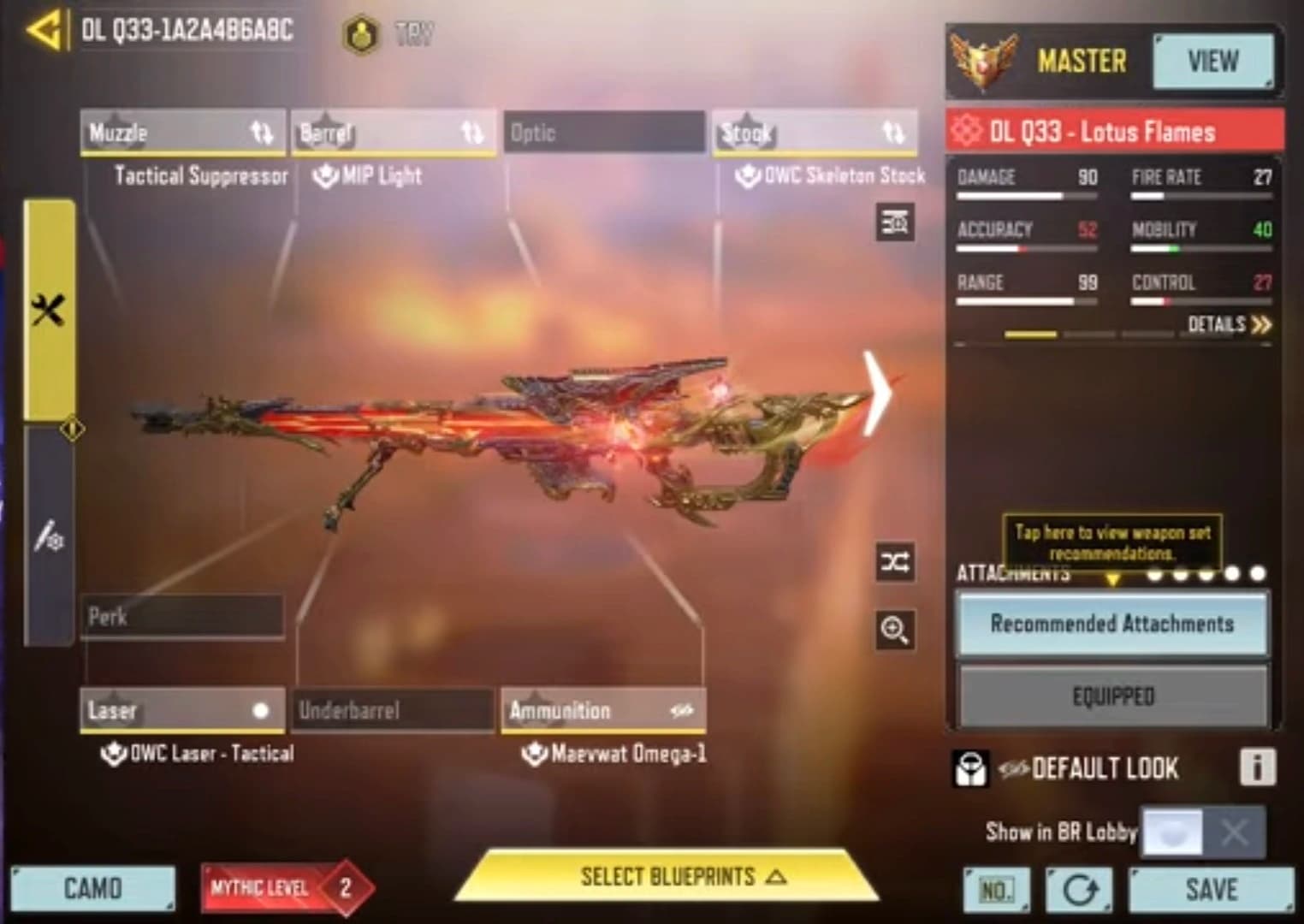Zoom in on the weapon preview
1304x924 pixels.
point(895,631)
